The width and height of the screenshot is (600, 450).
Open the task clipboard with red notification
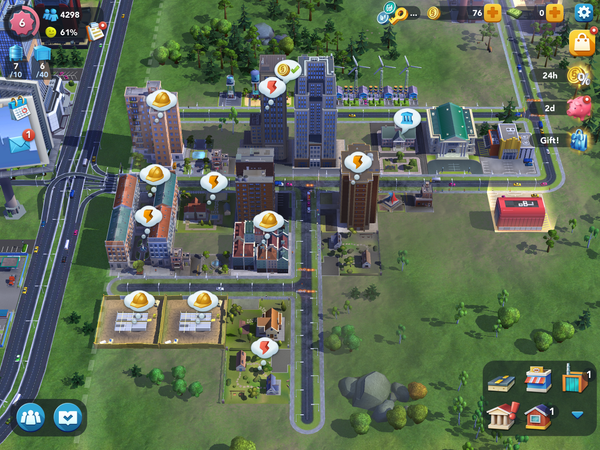click(97, 31)
